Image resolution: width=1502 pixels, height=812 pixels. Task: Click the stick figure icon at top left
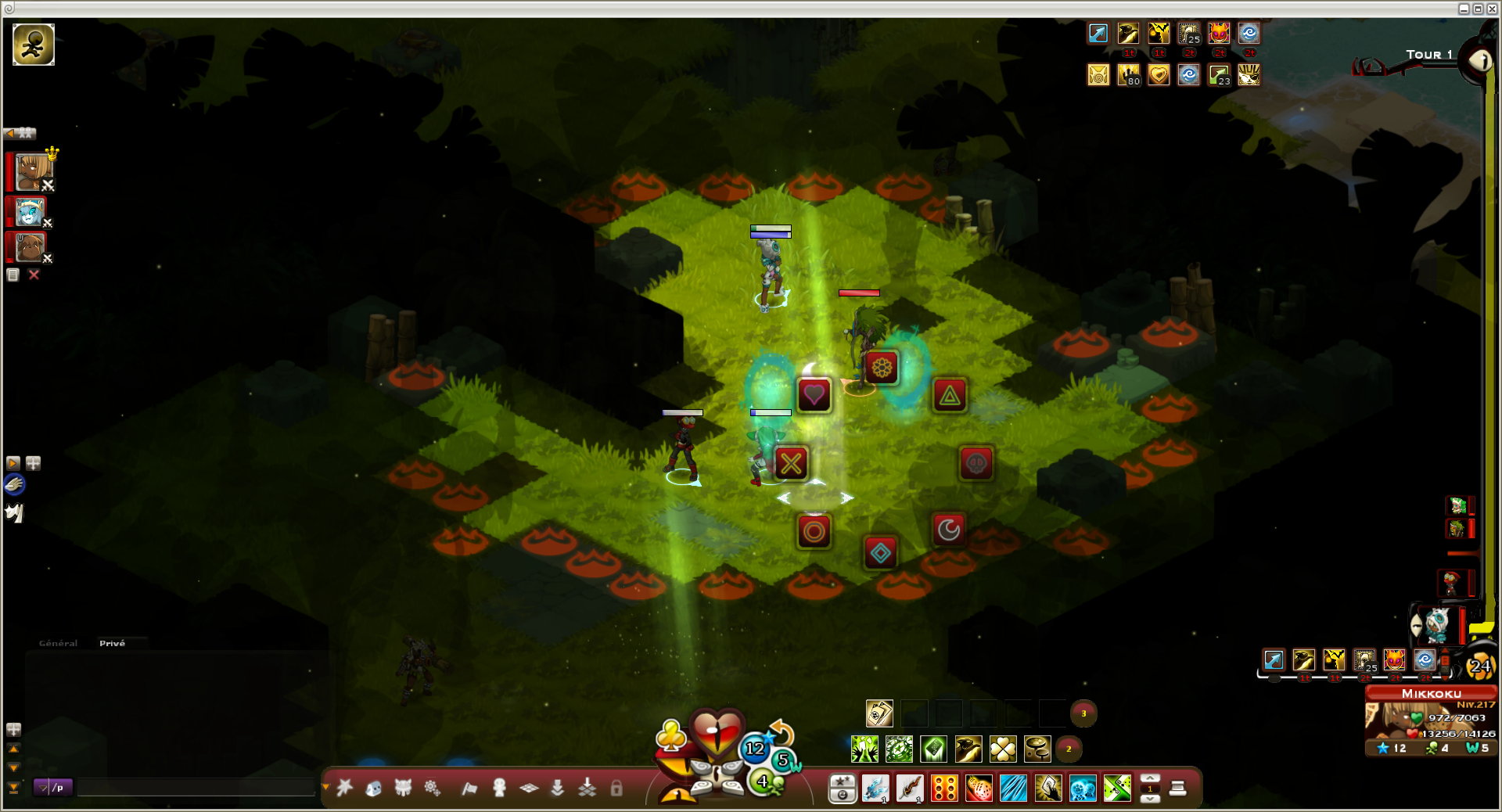pyautogui.click(x=34, y=44)
